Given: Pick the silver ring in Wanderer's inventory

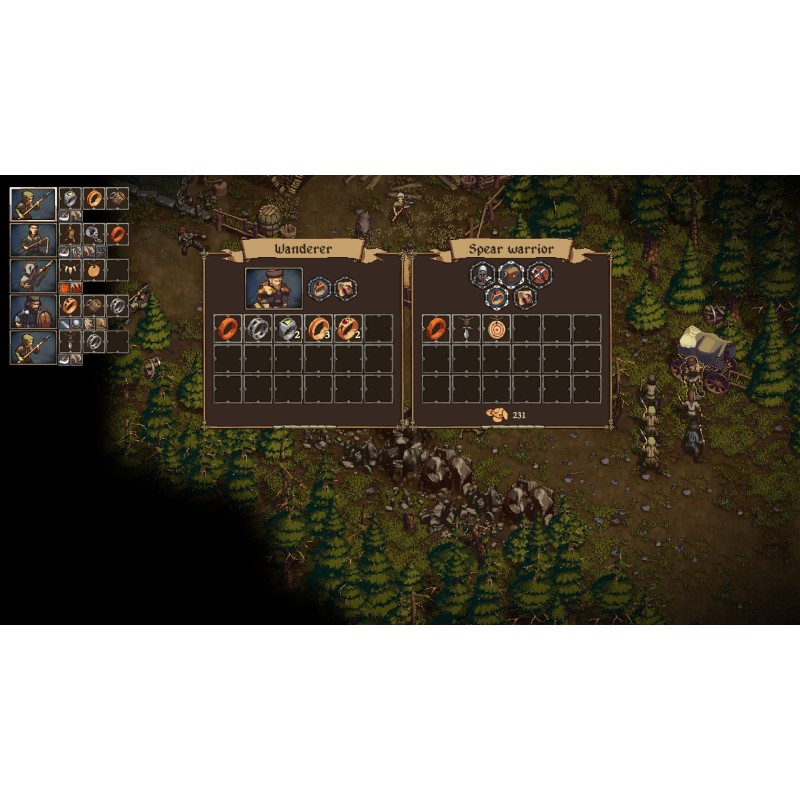Looking at the screenshot, I should coord(259,328).
